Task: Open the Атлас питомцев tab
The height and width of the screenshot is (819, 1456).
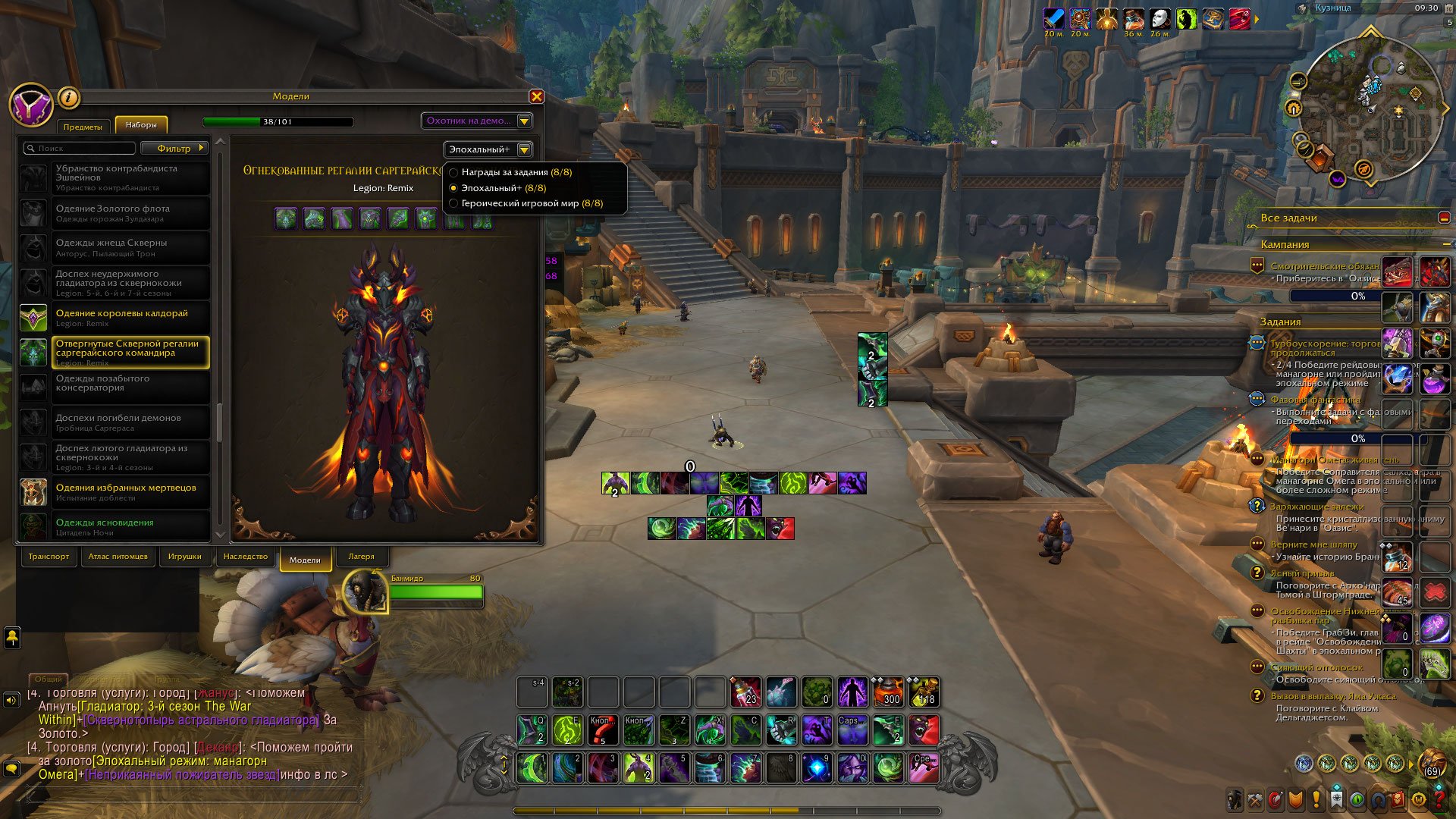Action: click(x=118, y=557)
